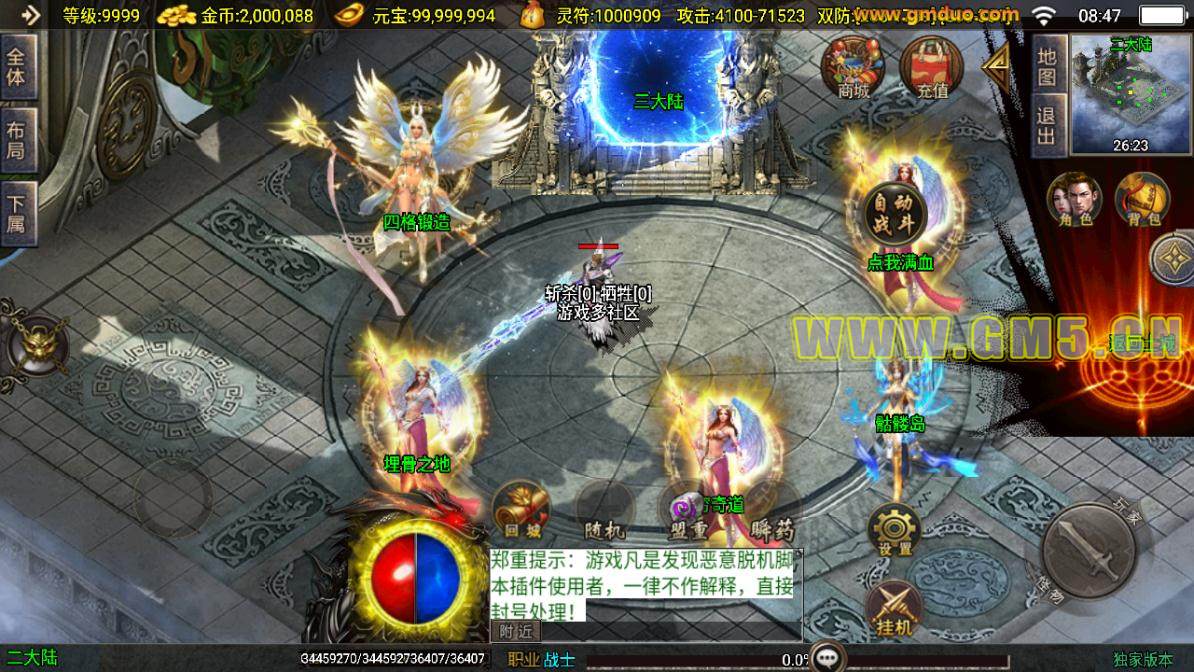The height and width of the screenshot is (672, 1194).
Task: Use the 回城 return-to-town scroll
Action: tap(520, 509)
